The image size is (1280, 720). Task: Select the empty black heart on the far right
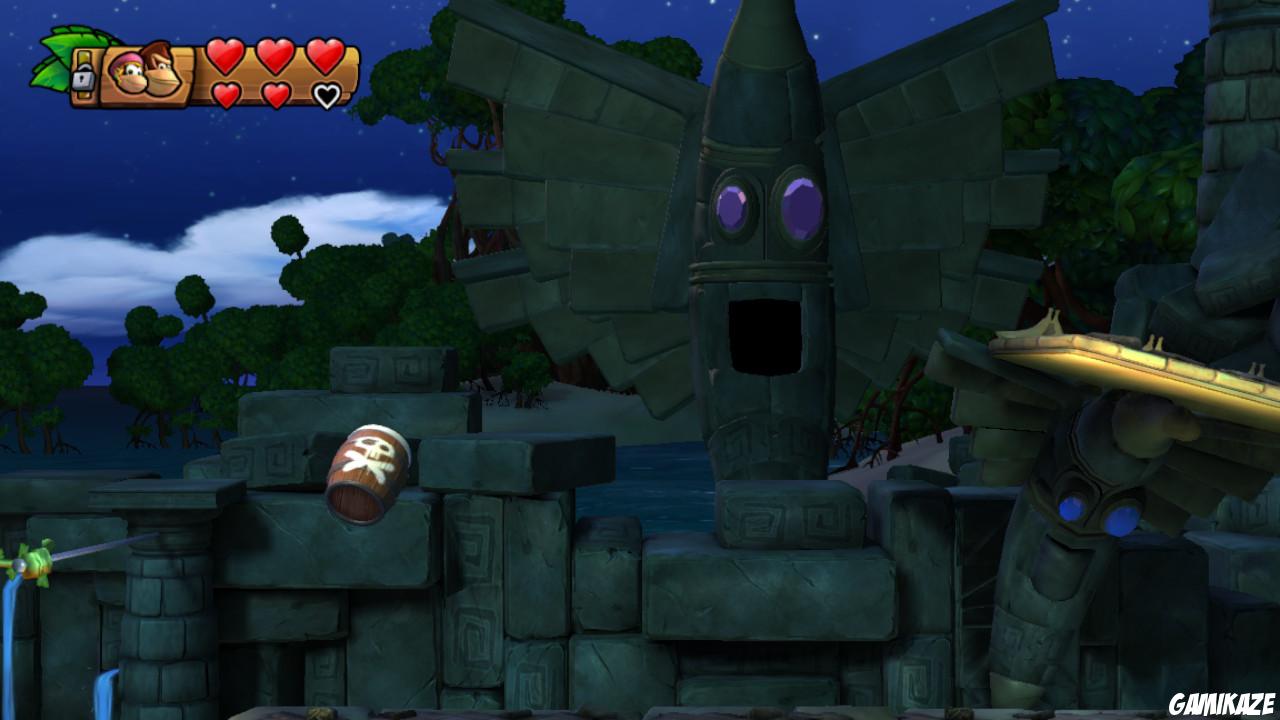click(327, 95)
